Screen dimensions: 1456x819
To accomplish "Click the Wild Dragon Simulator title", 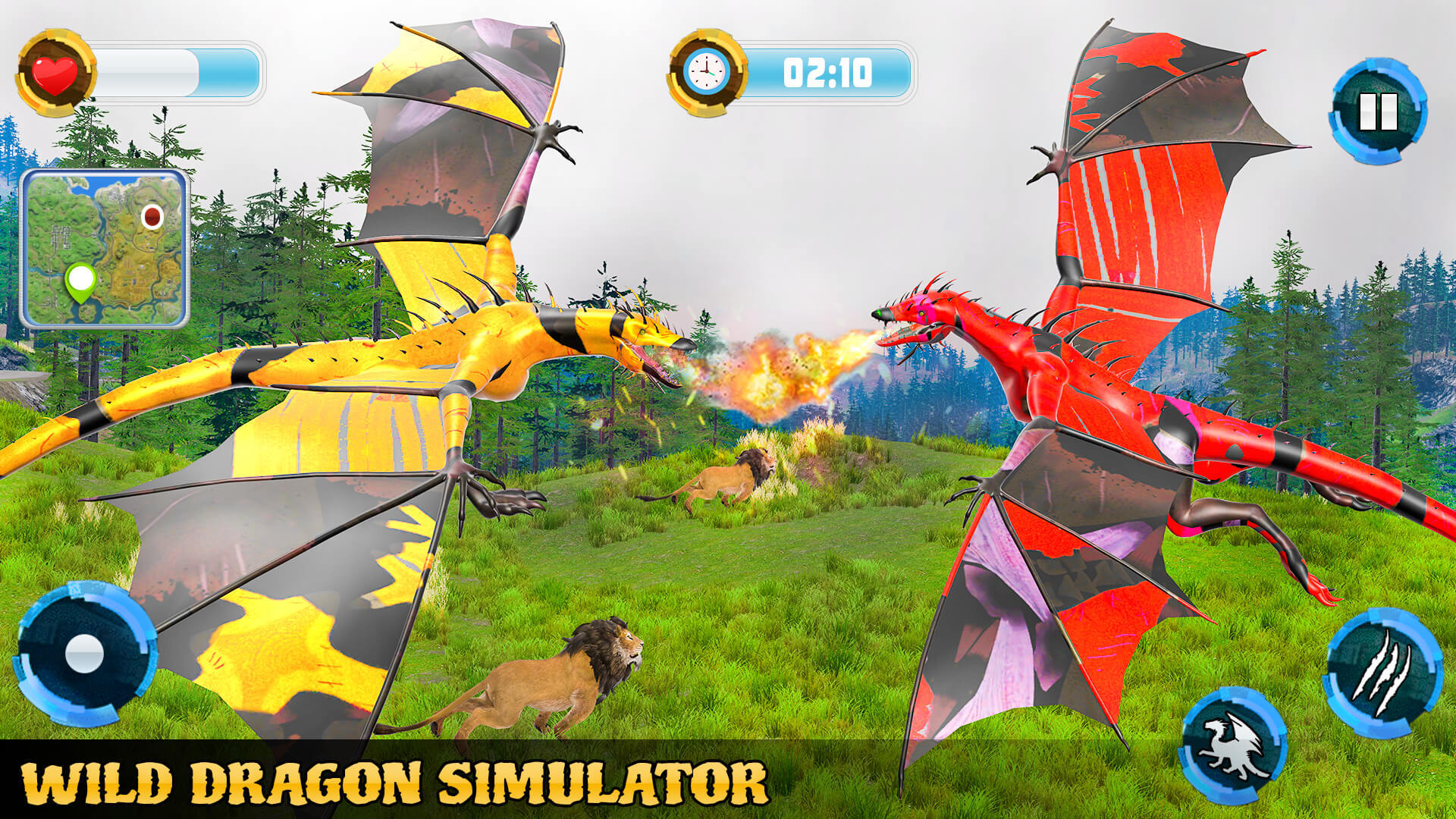I will (394, 779).
